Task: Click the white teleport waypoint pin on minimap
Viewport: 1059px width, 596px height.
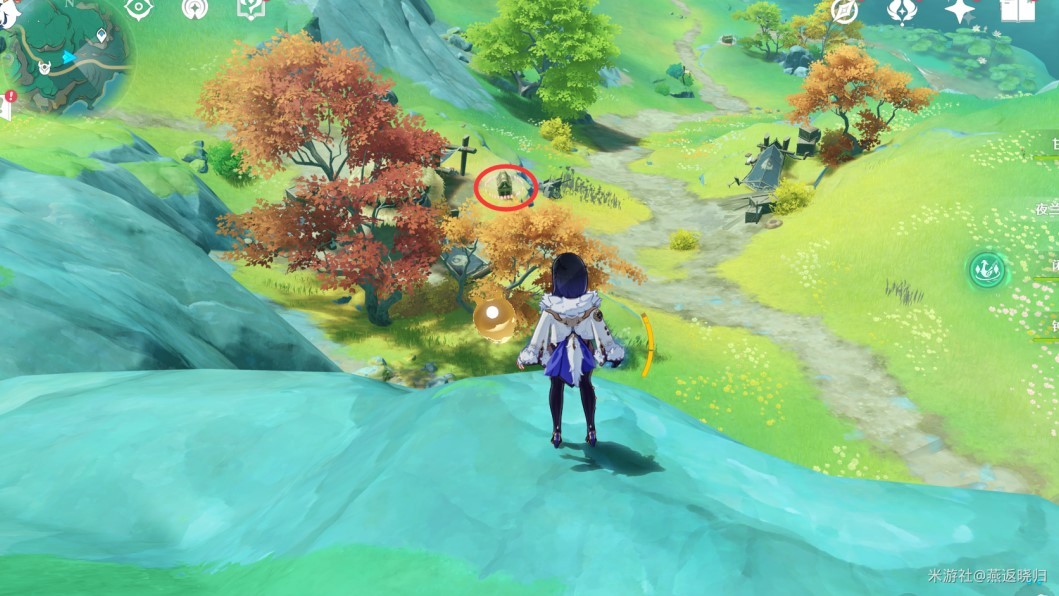Action: (x=102, y=36)
